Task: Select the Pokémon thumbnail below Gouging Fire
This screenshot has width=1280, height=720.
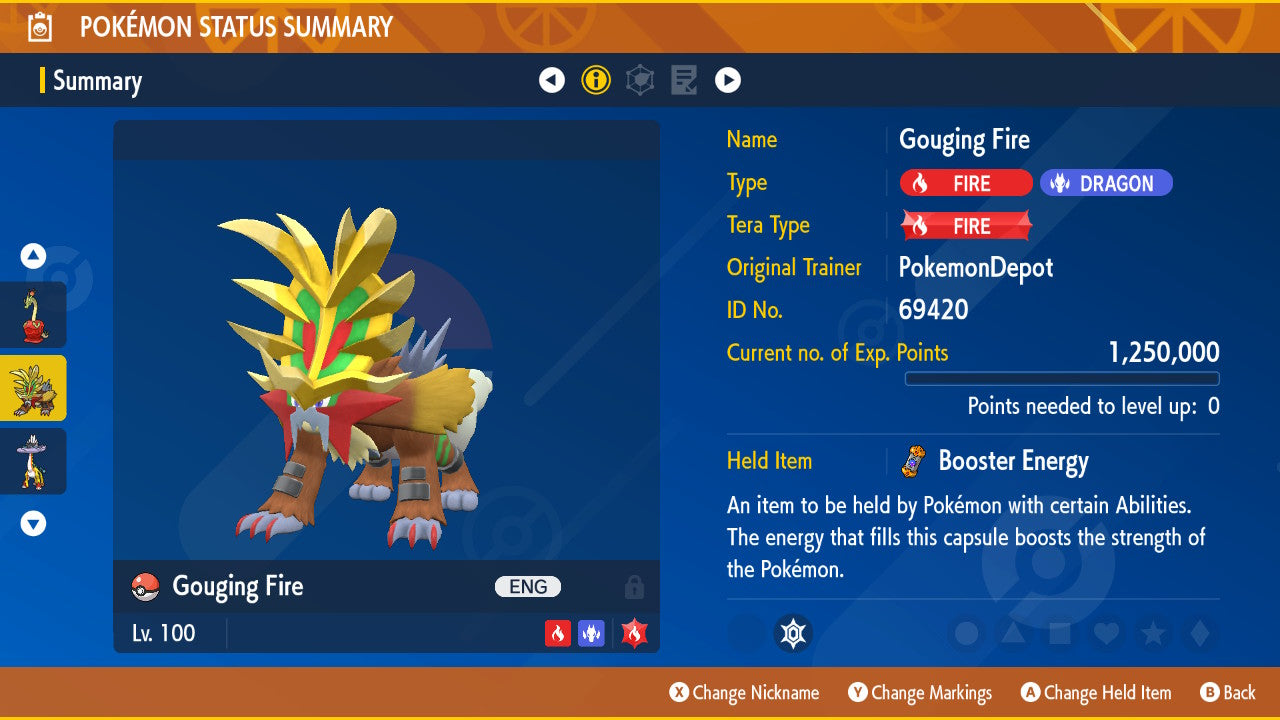Action: tap(33, 461)
